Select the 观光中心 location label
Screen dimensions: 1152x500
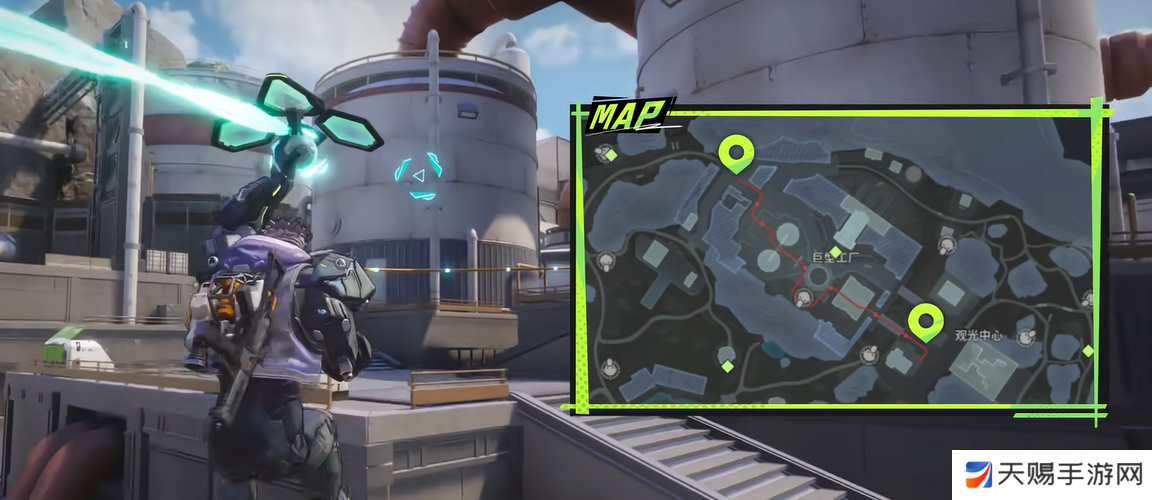[x=980, y=335]
